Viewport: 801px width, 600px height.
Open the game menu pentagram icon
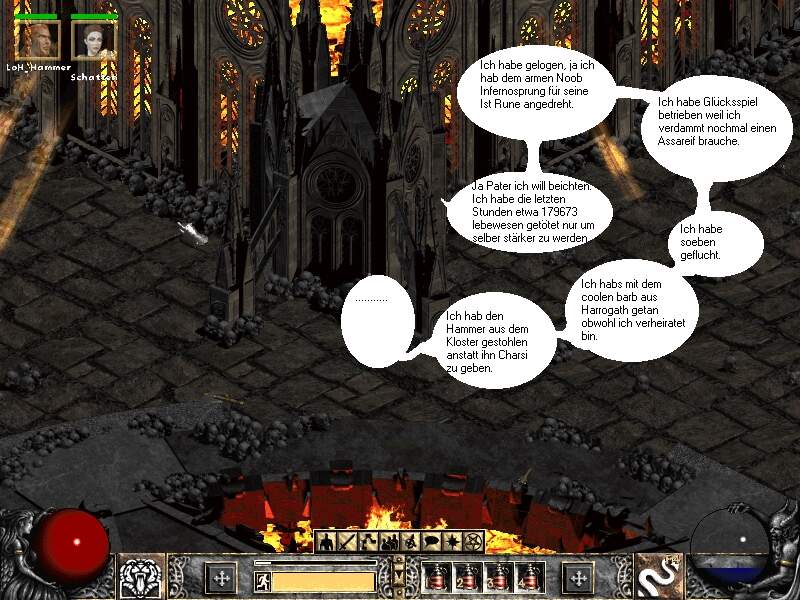point(474,542)
